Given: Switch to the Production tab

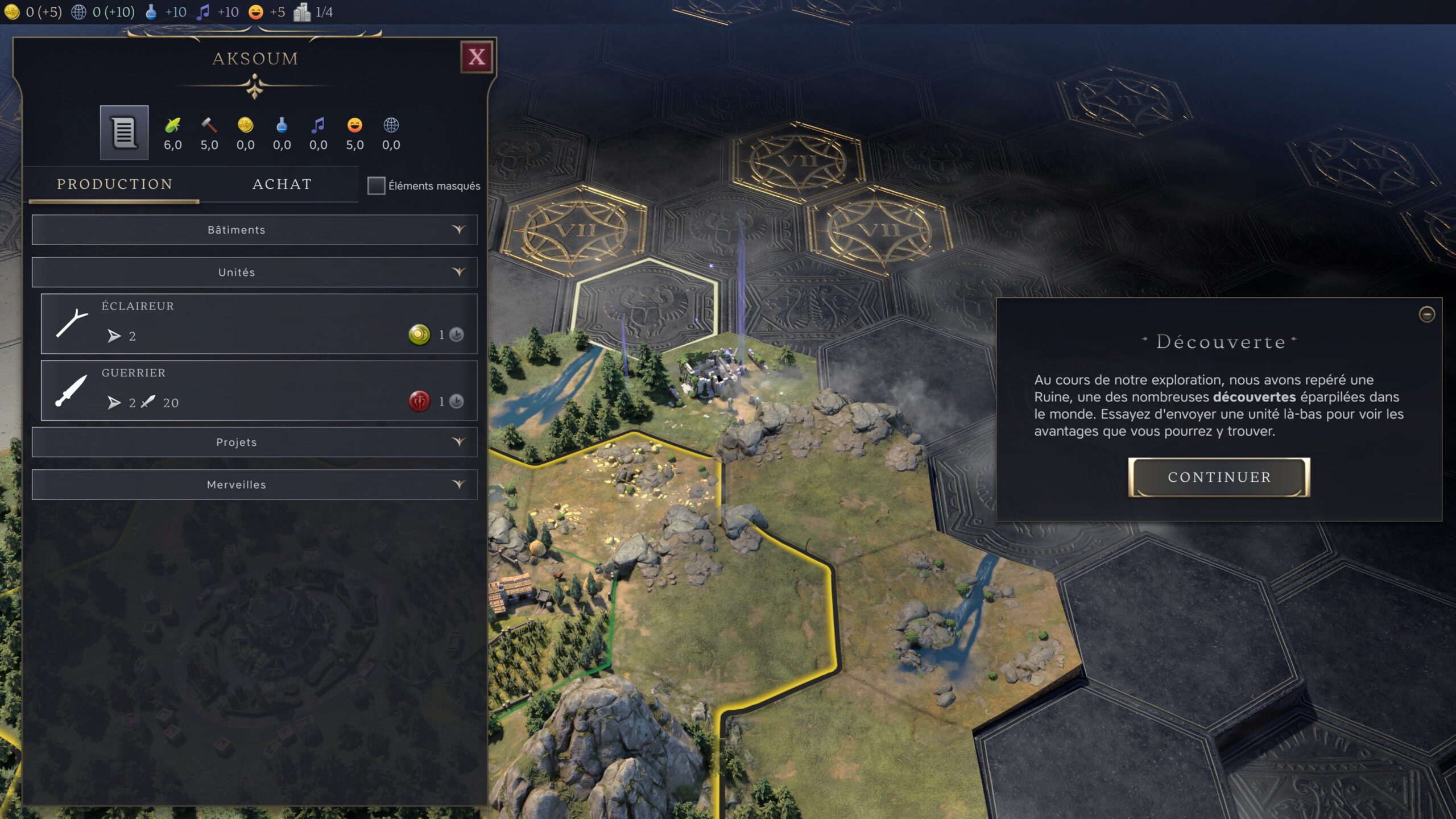Looking at the screenshot, I should [114, 184].
